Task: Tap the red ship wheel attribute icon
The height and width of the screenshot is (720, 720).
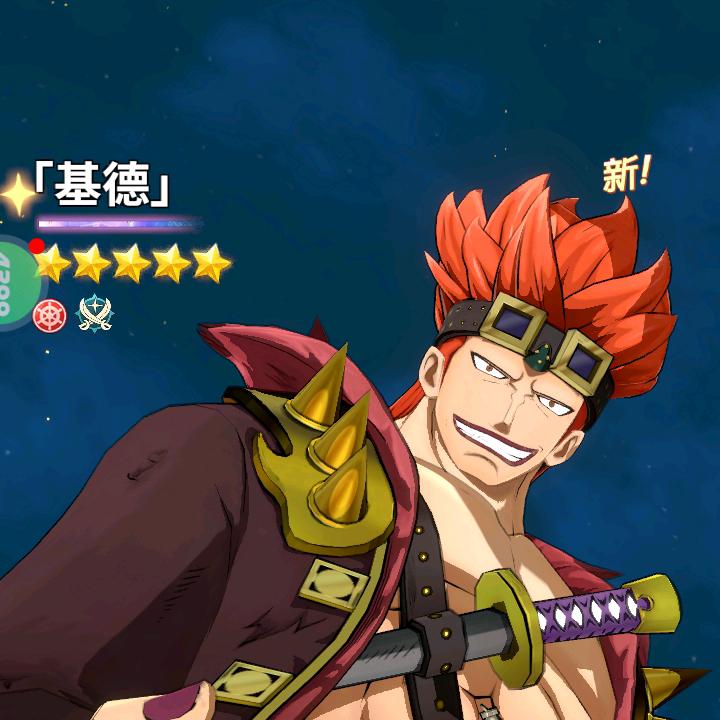Action: click(49, 315)
